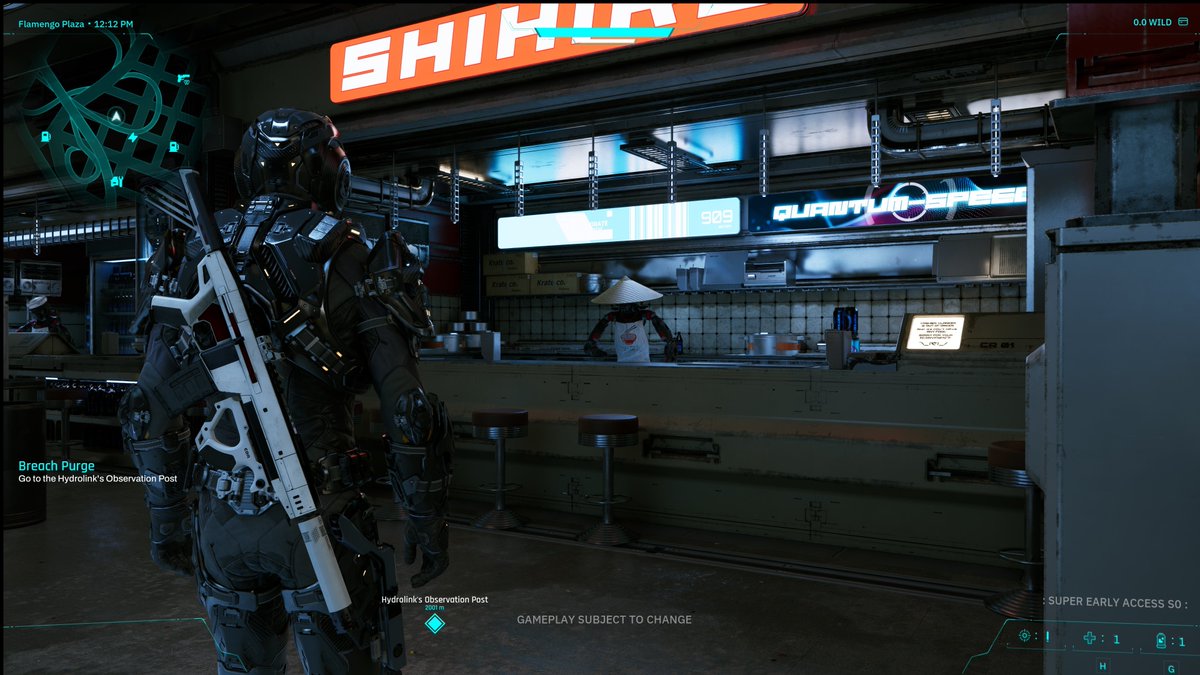Click the medkit cross icon
1200x675 pixels.
[1091, 639]
